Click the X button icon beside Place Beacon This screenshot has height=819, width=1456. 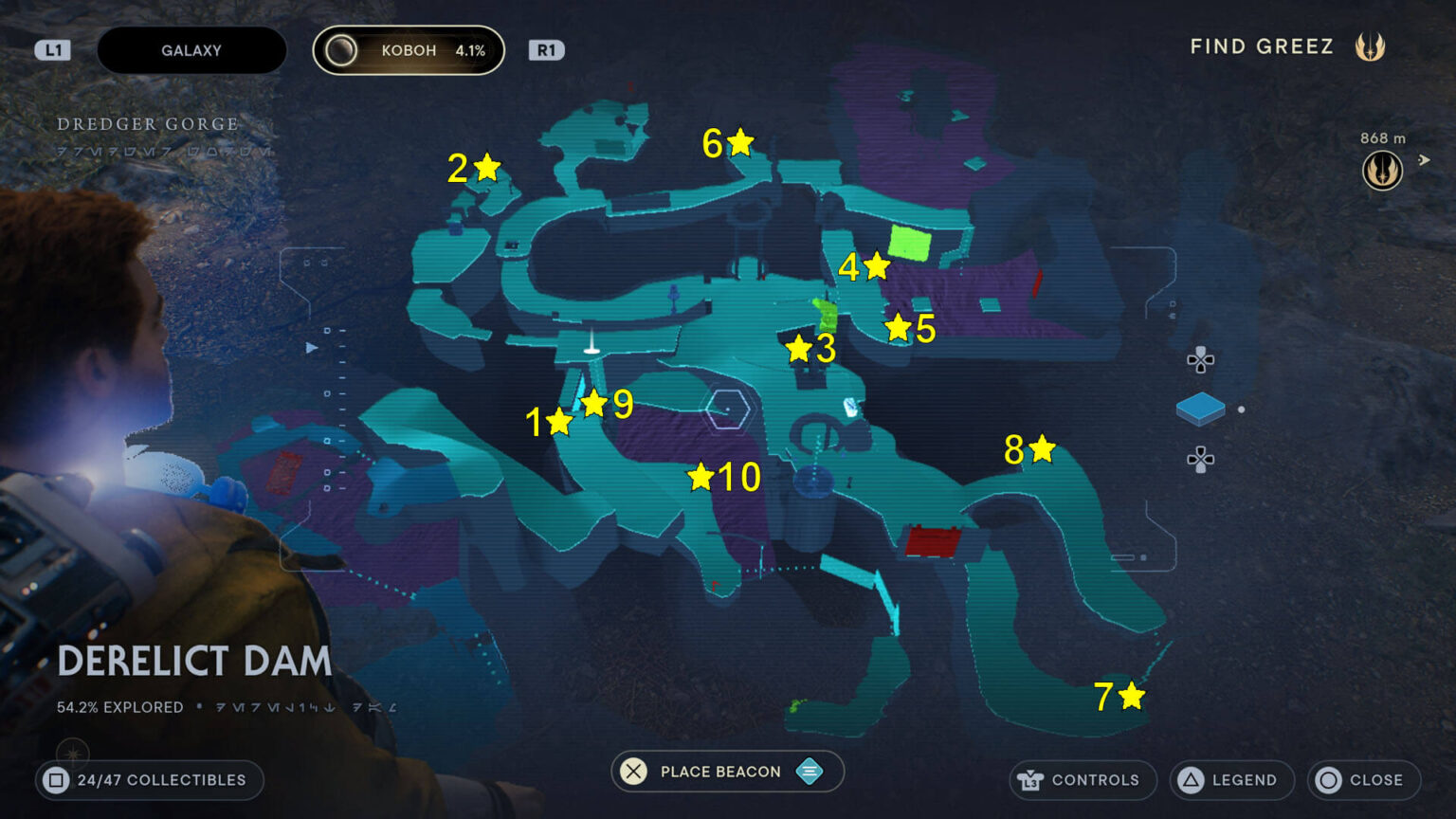[633, 772]
